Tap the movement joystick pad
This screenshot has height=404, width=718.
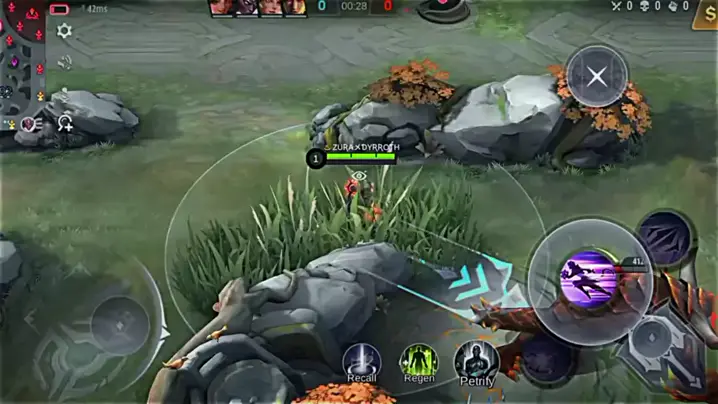[120, 324]
